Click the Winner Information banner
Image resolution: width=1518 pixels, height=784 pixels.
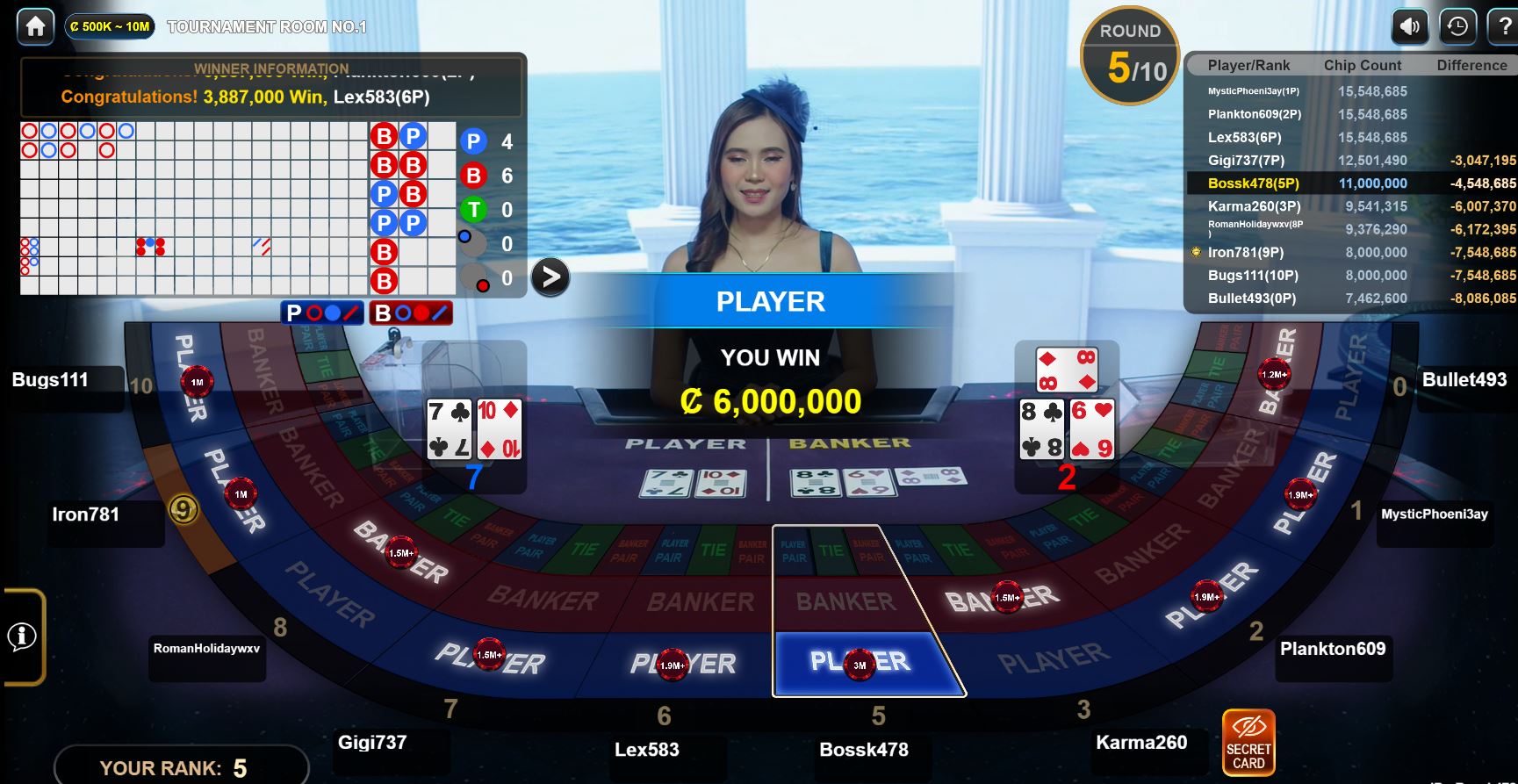point(271,86)
